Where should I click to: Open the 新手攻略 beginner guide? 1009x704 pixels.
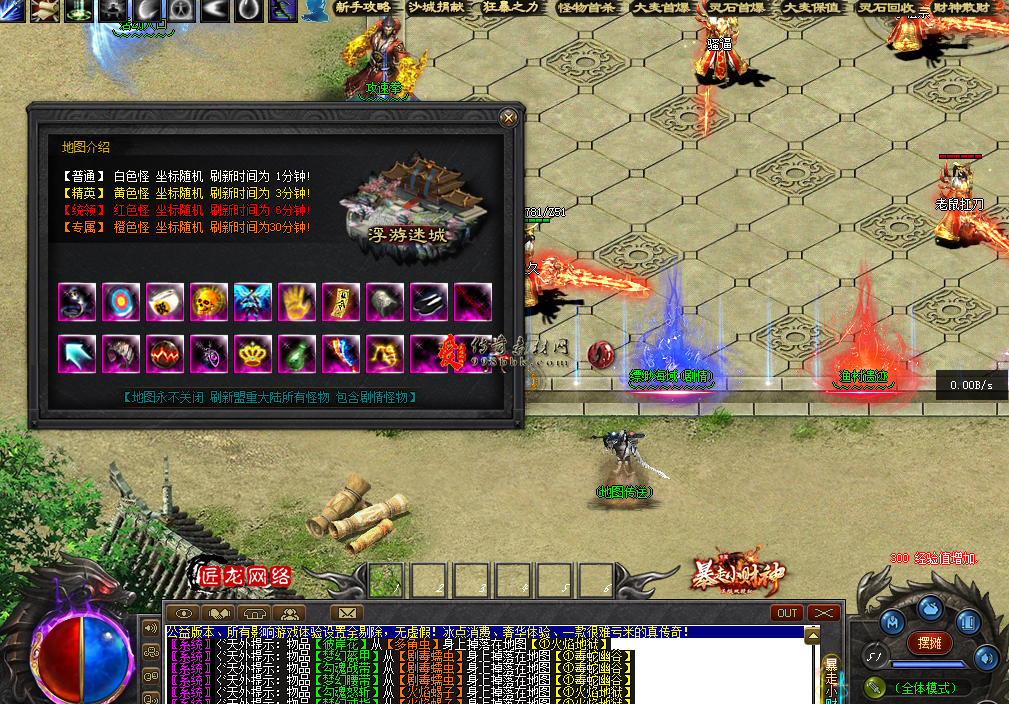pyautogui.click(x=362, y=8)
